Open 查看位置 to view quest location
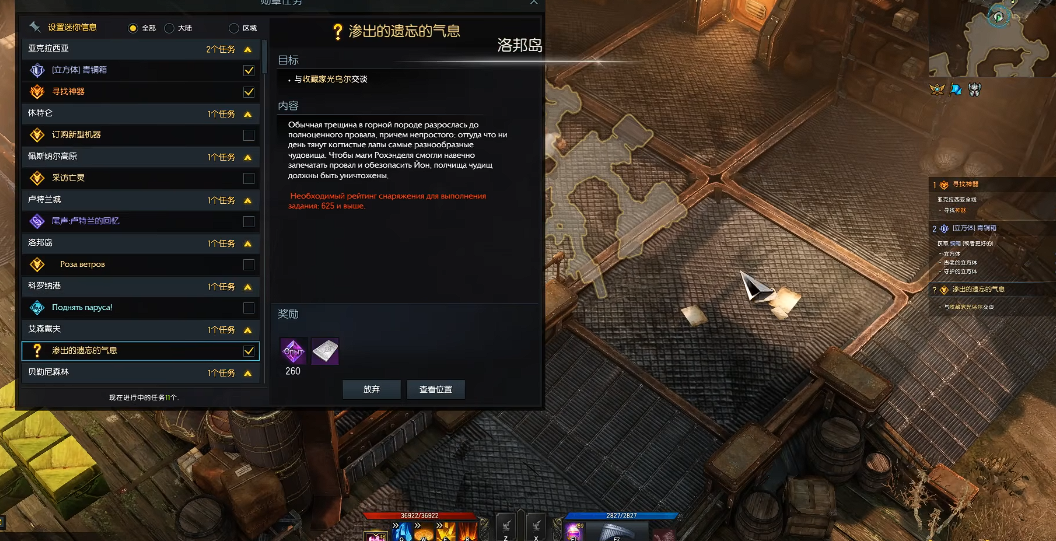 tap(436, 390)
